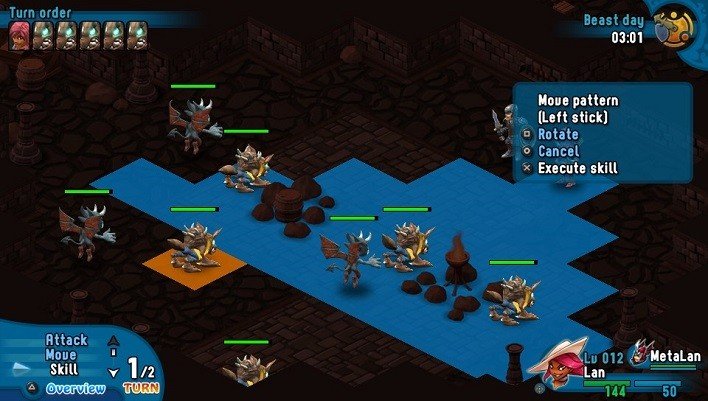Pick the Skill command
The height and width of the screenshot is (401, 708).
(x=64, y=370)
